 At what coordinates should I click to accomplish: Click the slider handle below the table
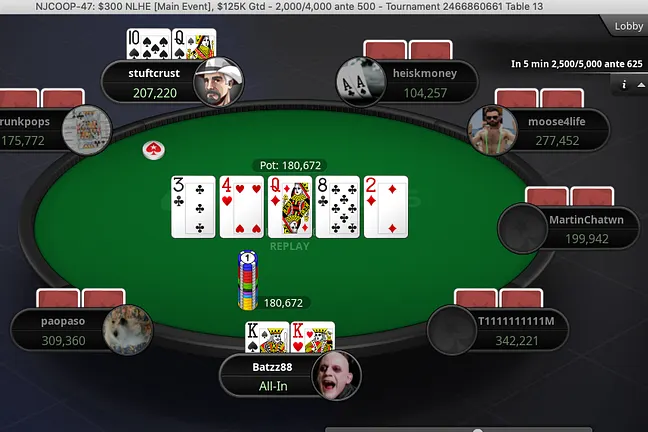pyautogui.click(x=477, y=430)
